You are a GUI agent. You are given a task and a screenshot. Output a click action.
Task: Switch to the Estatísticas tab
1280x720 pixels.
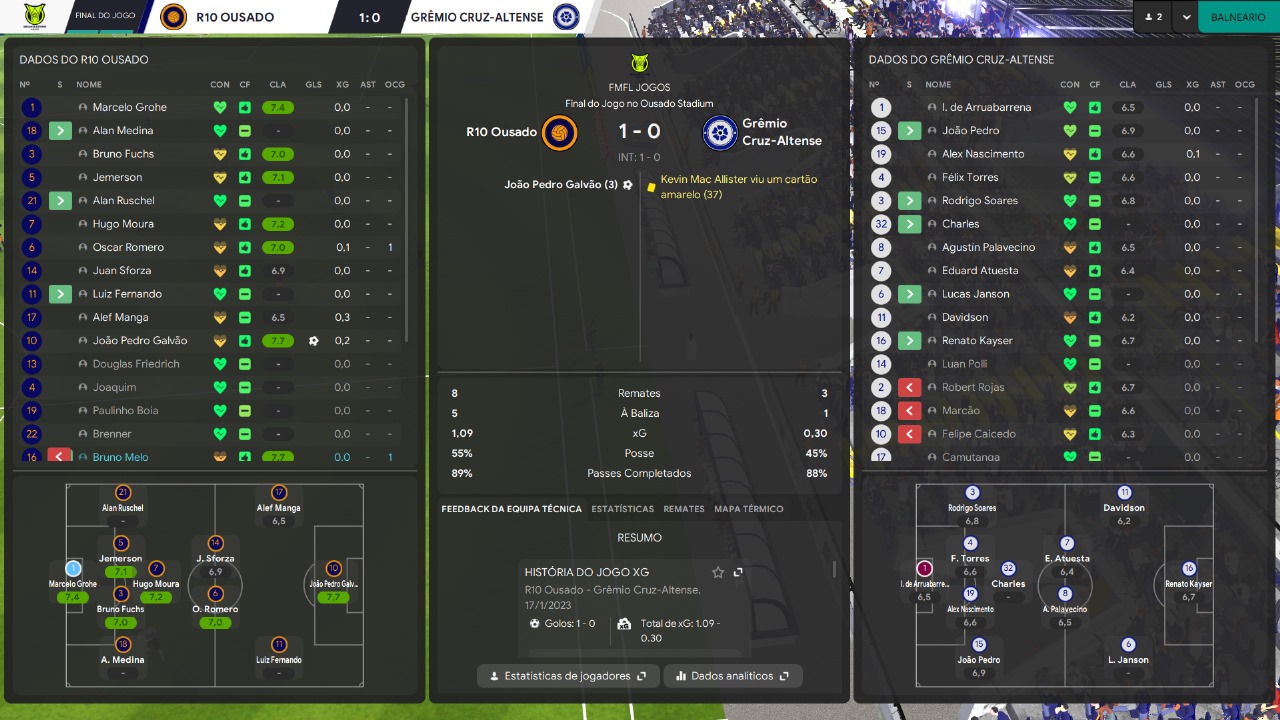(622, 509)
